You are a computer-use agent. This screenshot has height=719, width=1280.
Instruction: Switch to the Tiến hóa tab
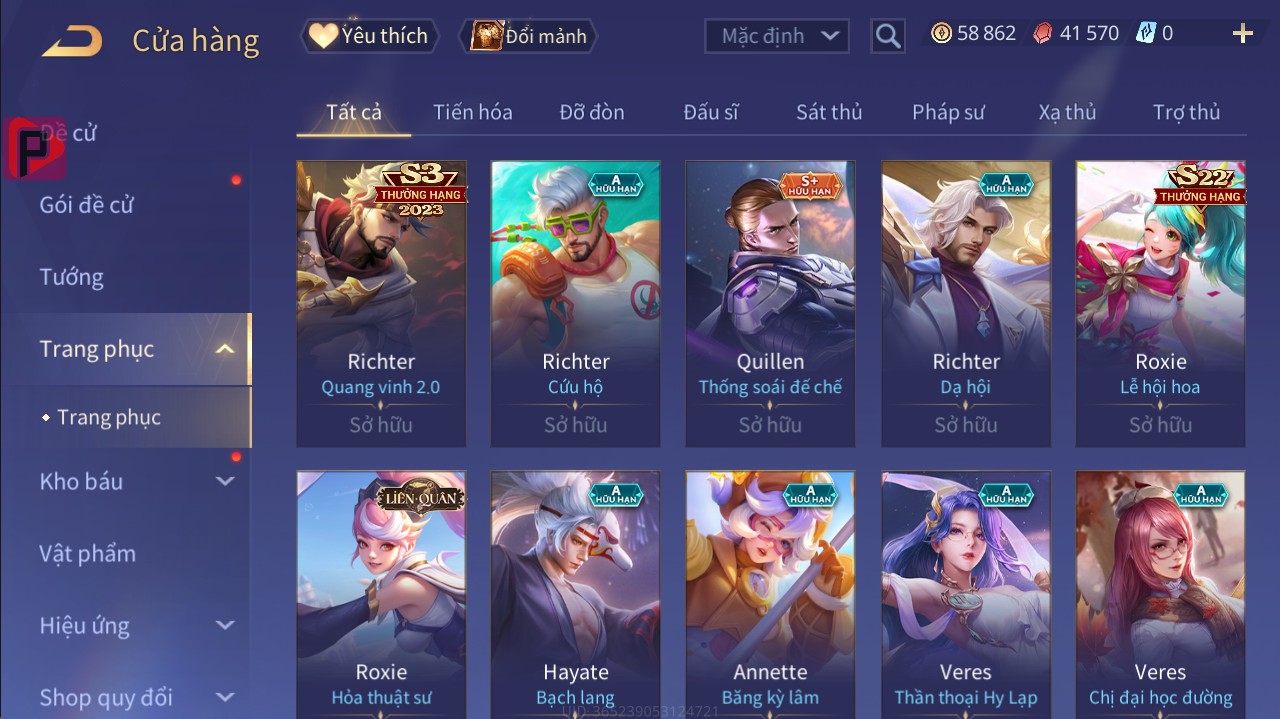click(472, 112)
